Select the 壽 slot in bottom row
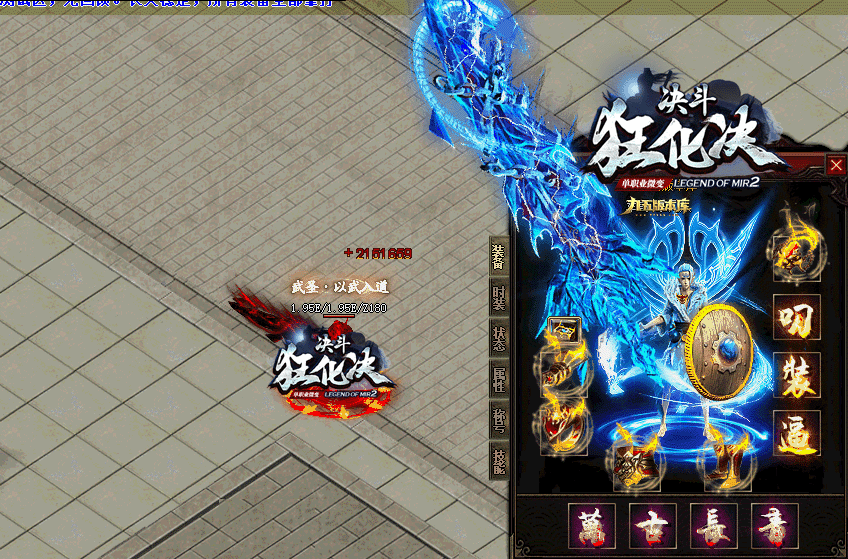 774,525
